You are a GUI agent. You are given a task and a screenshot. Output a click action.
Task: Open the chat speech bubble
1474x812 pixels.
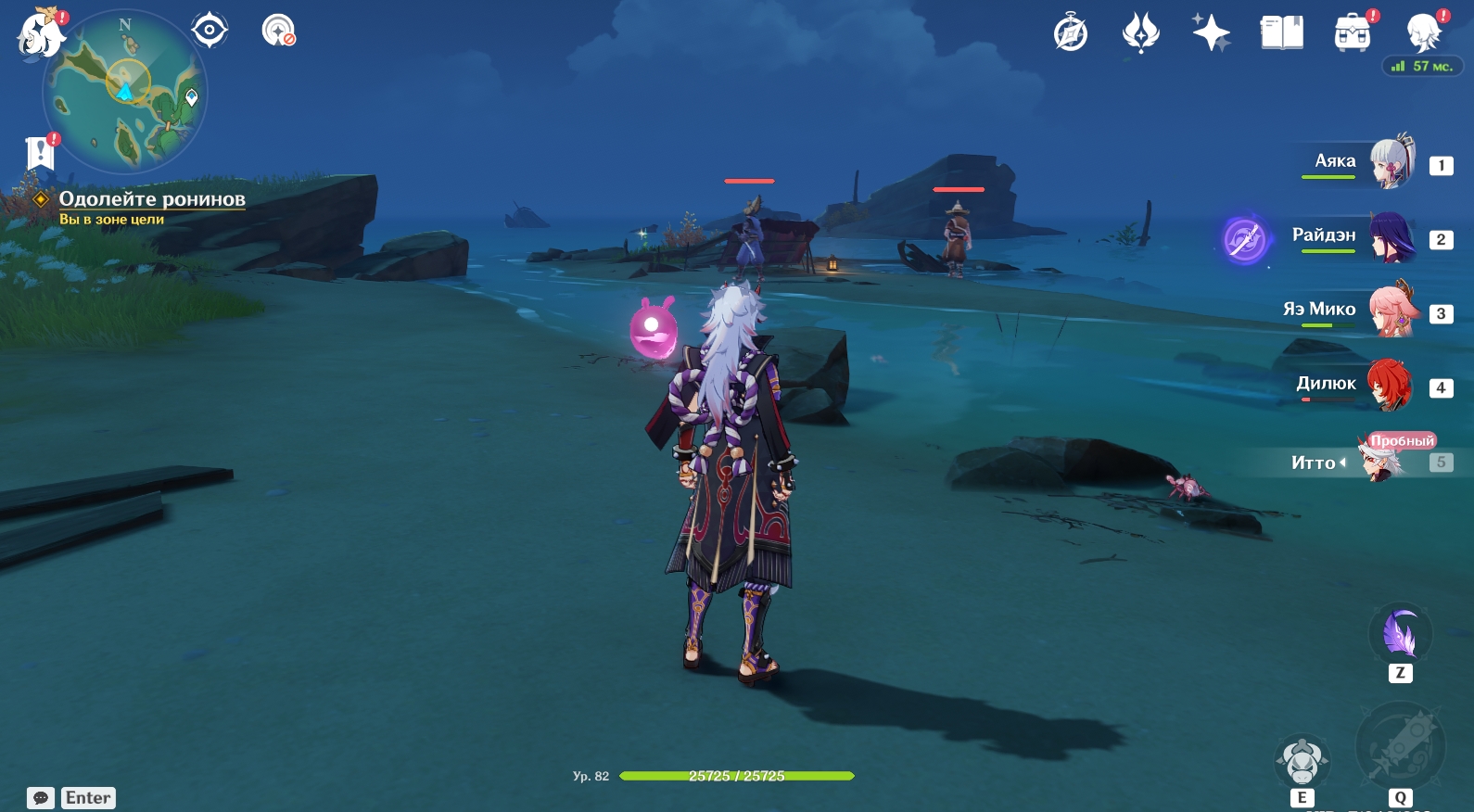coord(41,798)
